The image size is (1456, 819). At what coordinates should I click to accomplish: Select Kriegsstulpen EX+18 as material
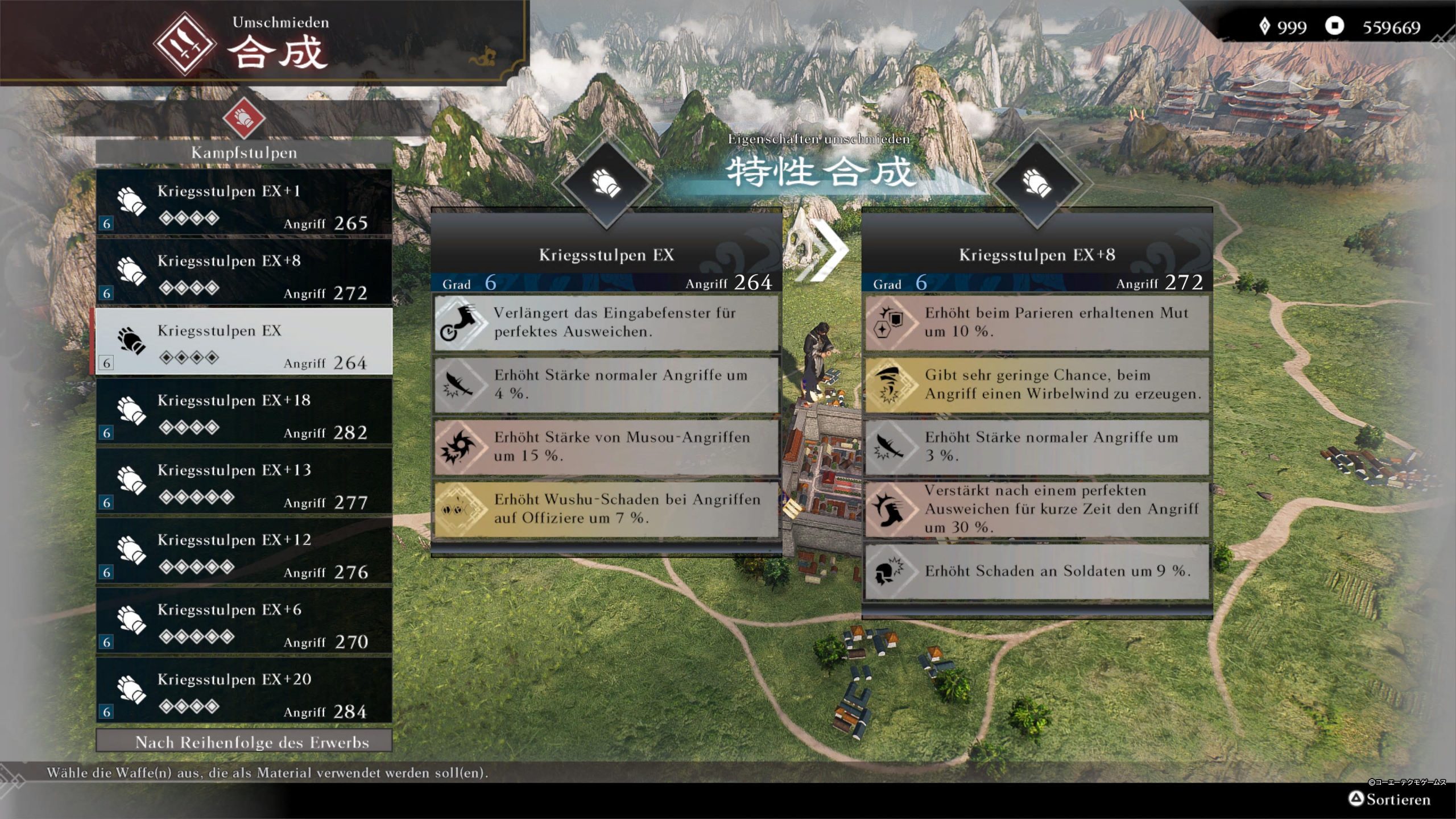point(243,412)
